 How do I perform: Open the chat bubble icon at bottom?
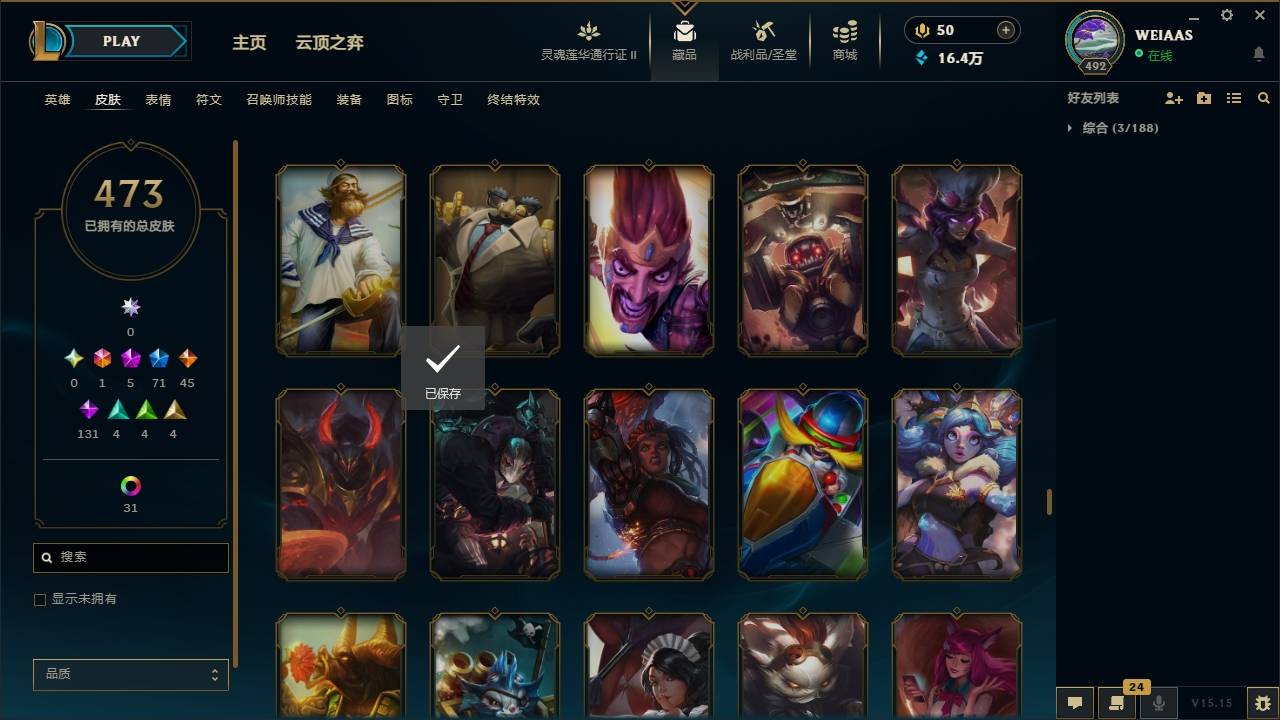[1075, 704]
